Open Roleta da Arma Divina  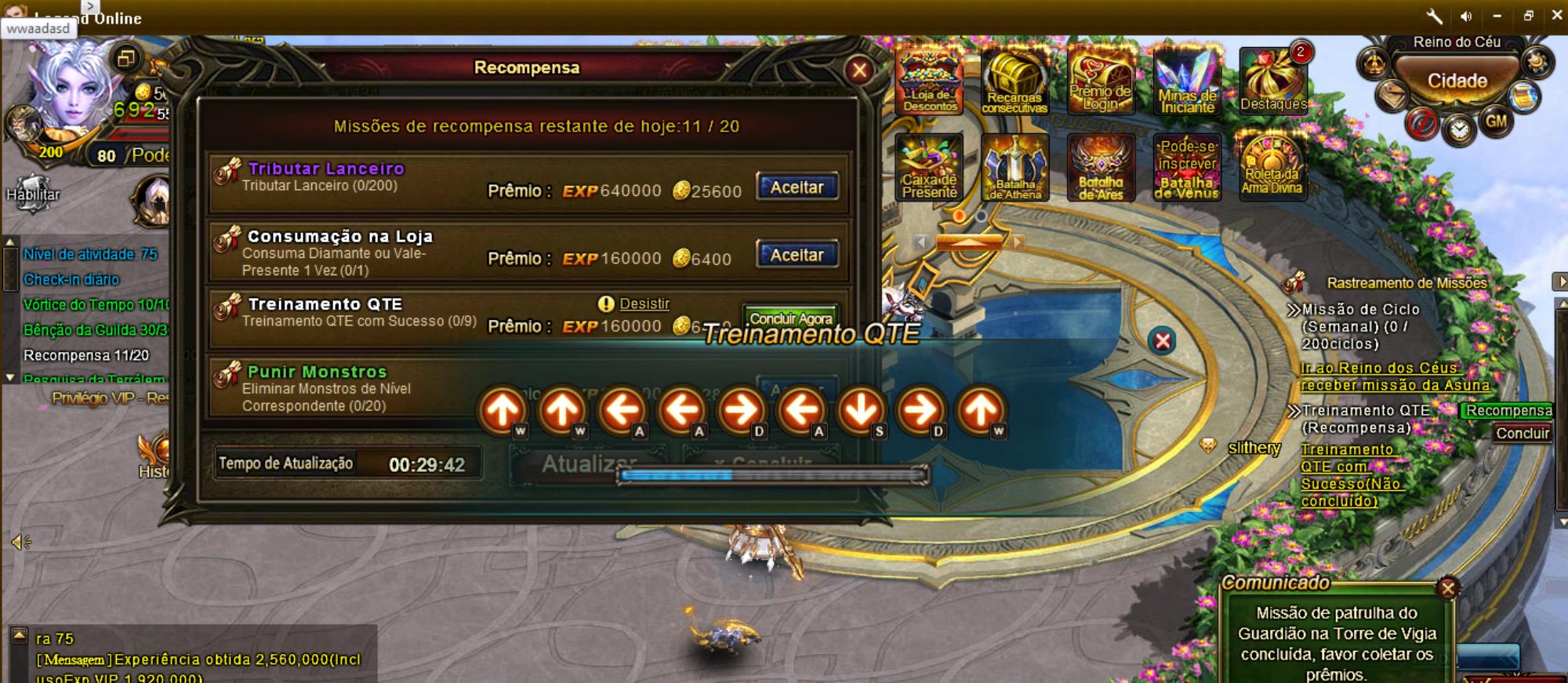(x=1272, y=165)
